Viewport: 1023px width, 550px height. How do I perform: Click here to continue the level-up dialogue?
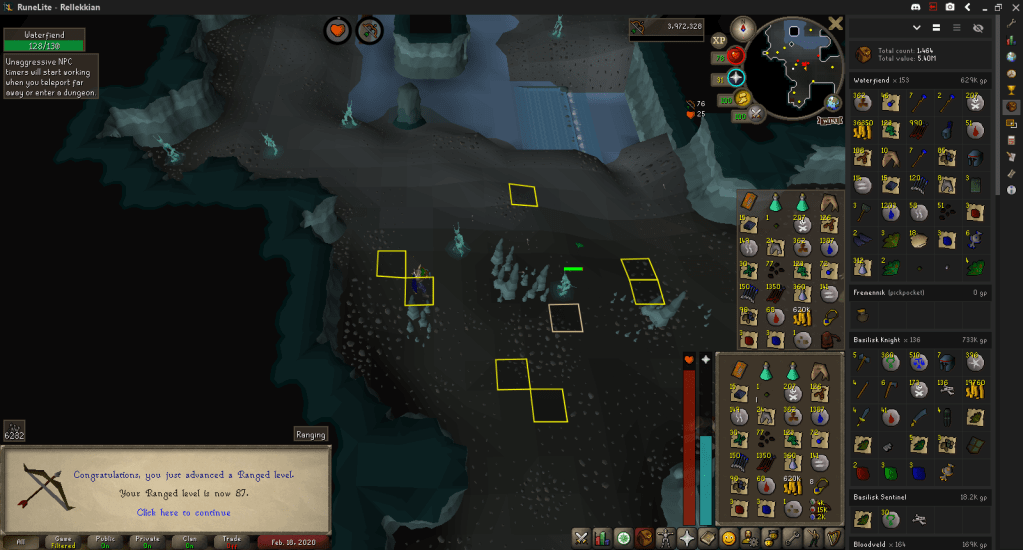click(183, 513)
